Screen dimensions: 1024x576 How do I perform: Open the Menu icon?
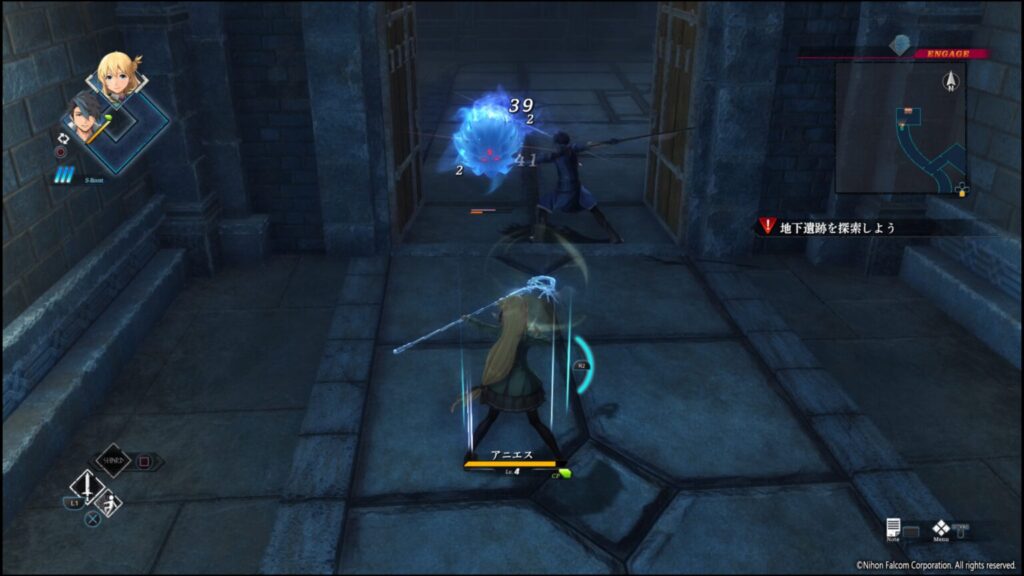(941, 530)
